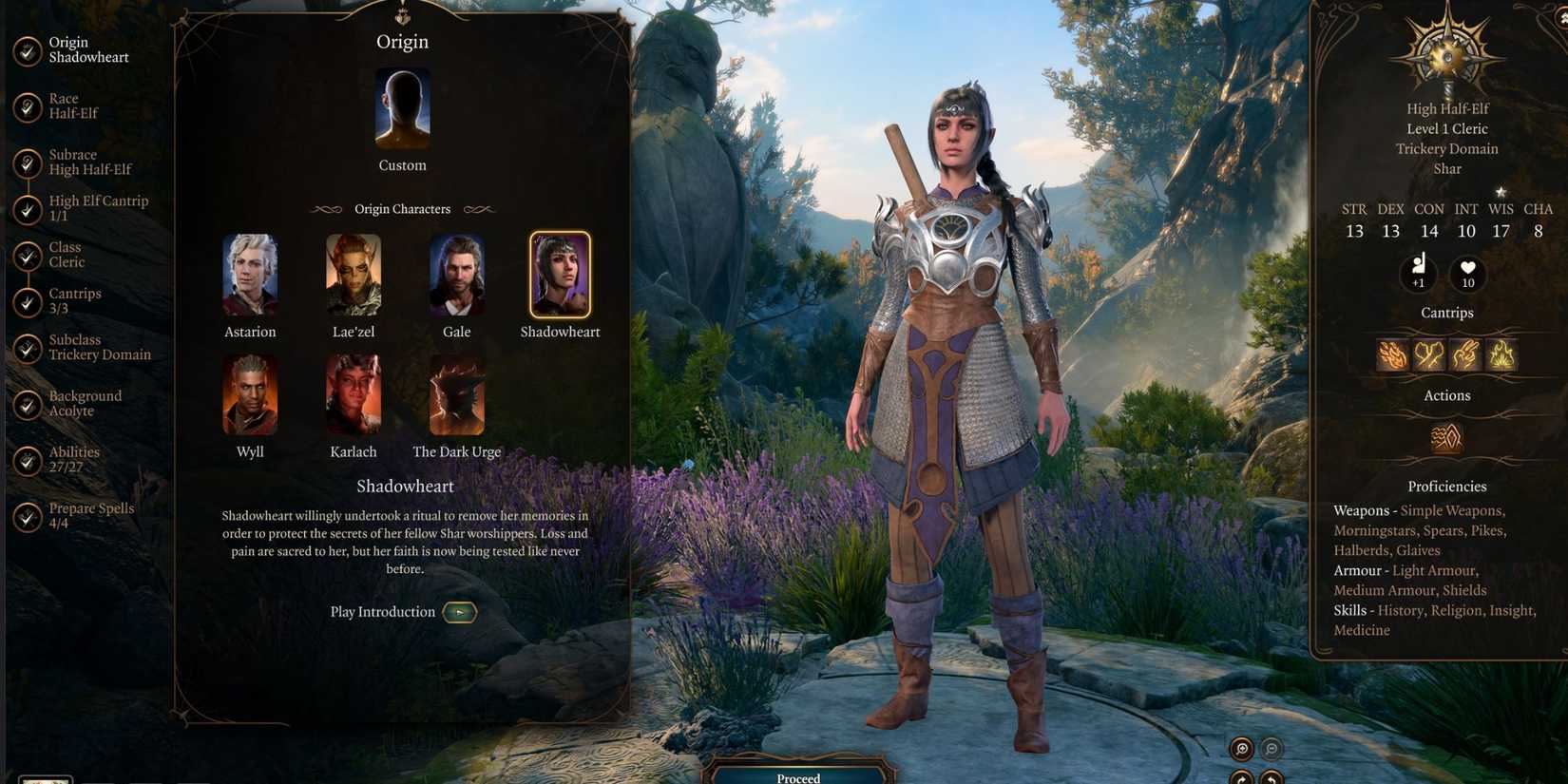Image resolution: width=1568 pixels, height=784 pixels.
Task: Select Lae'zel as your origin character
Action: [x=353, y=277]
